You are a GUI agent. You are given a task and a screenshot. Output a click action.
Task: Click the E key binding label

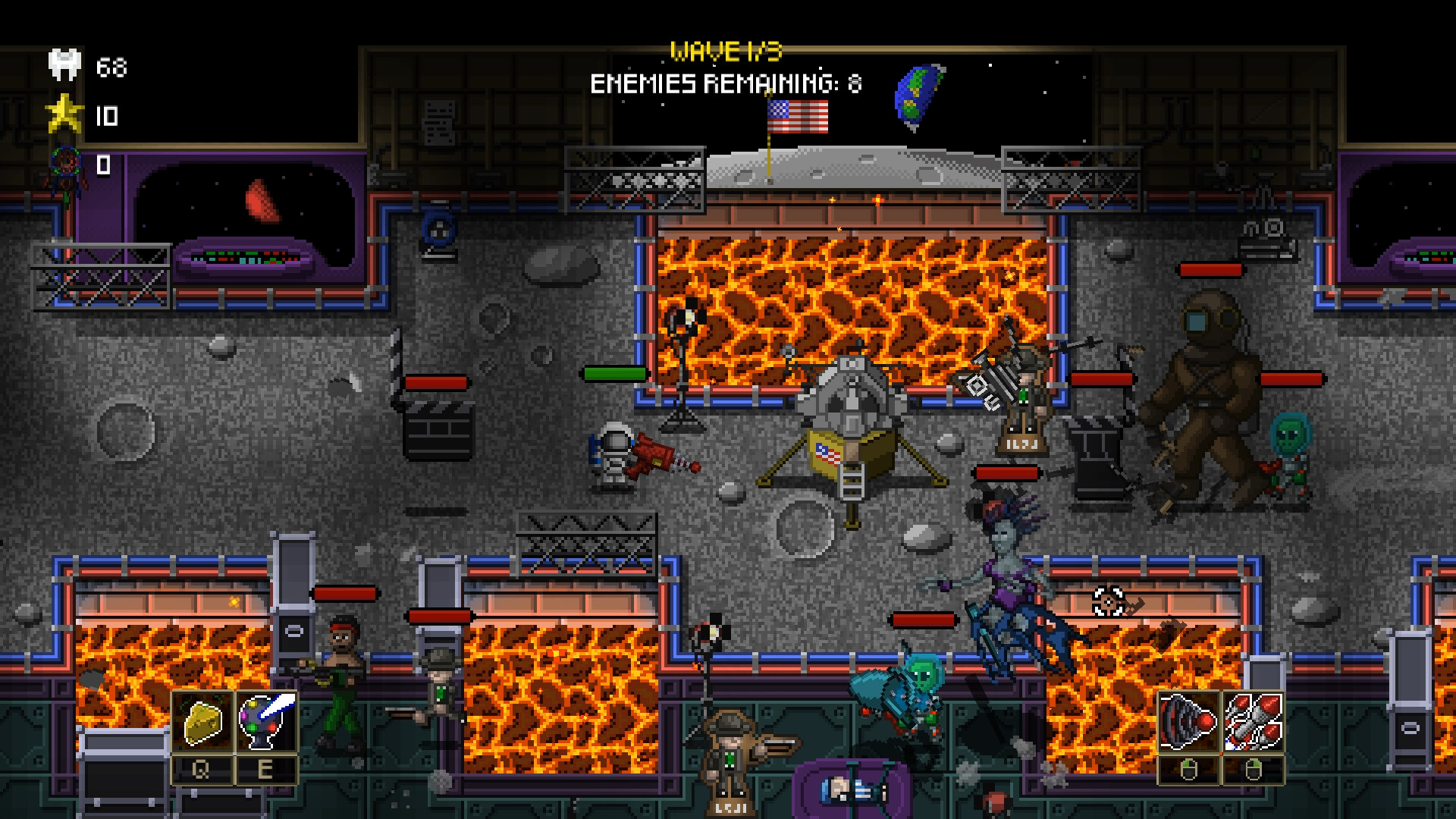(x=265, y=770)
